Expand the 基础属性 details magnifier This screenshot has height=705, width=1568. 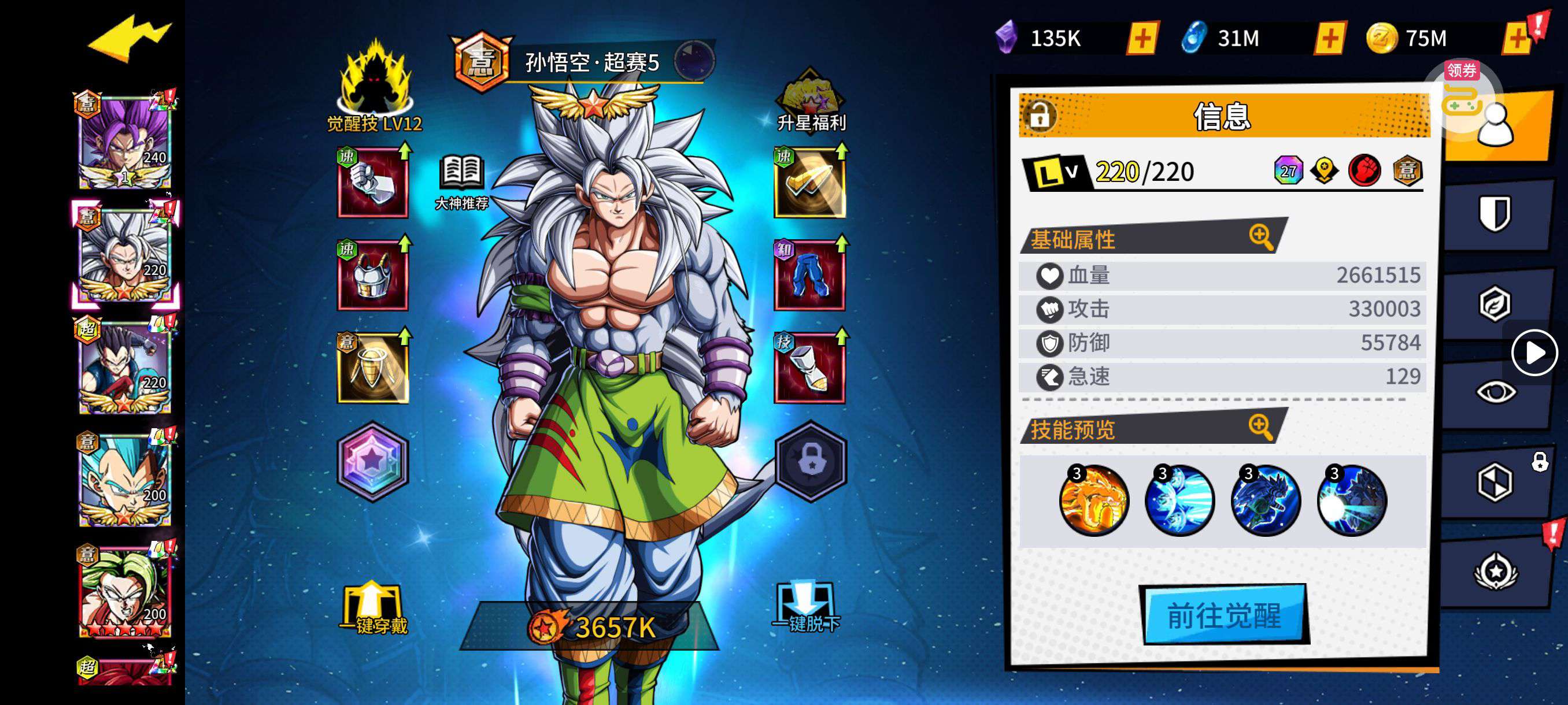pyautogui.click(x=1260, y=236)
